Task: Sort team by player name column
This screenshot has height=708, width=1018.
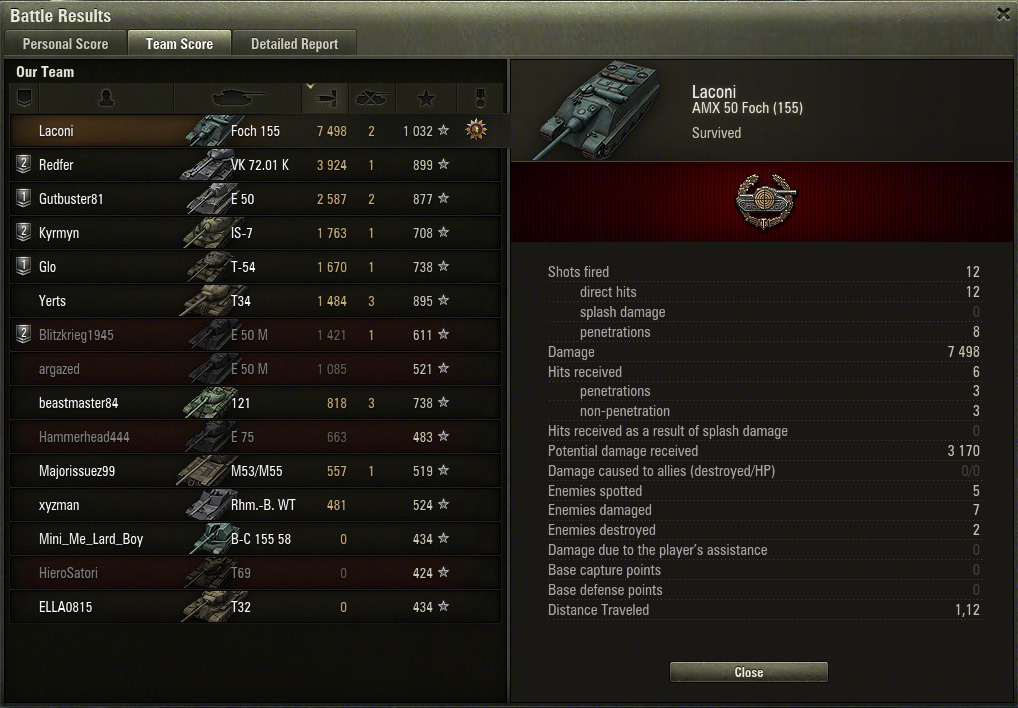Action: tap(106, 98)
